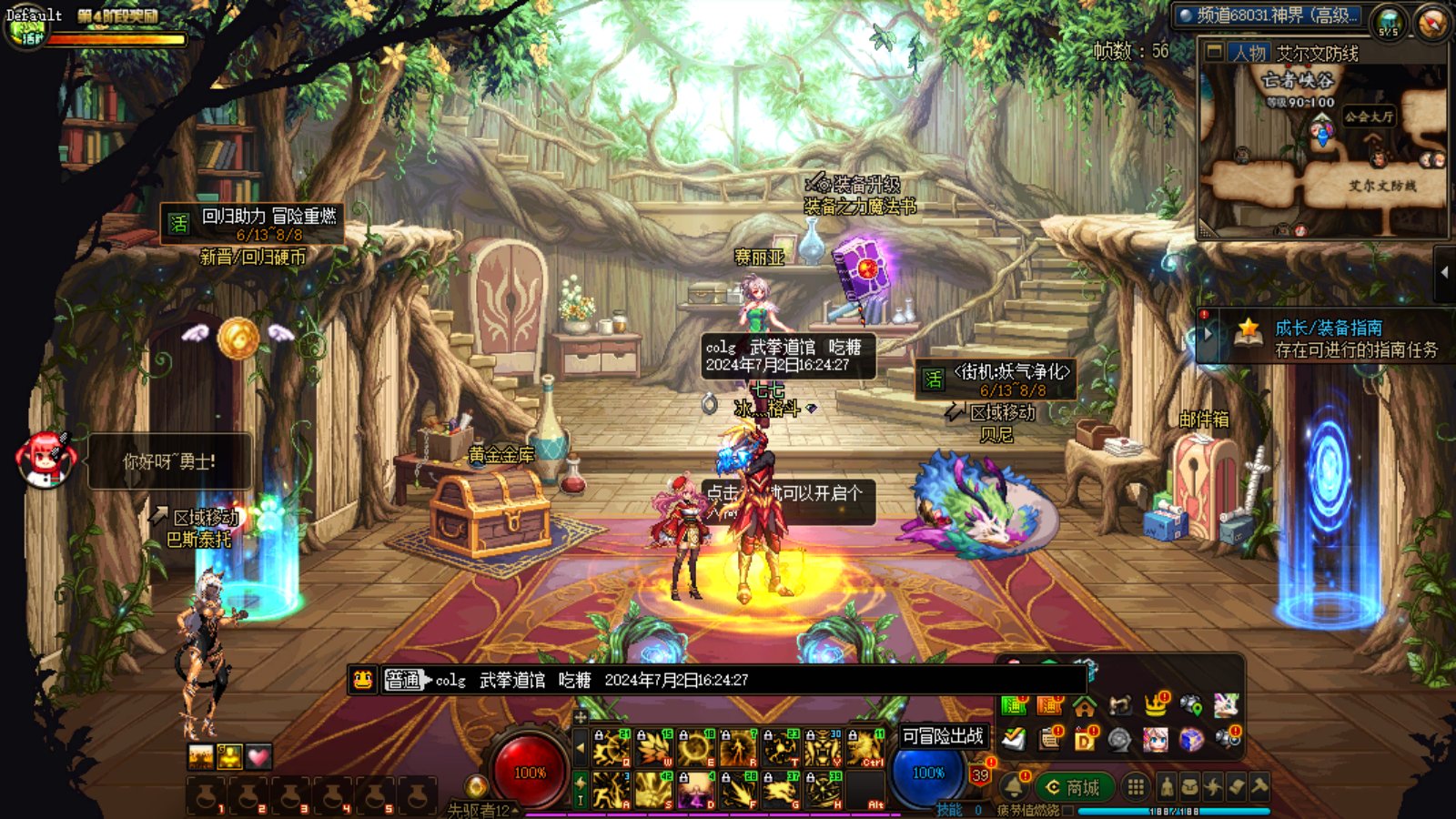Viewport: 1456px width, 819px height.
Task: Open the character info silhouette icon
Action: (x=1167, y=786)
